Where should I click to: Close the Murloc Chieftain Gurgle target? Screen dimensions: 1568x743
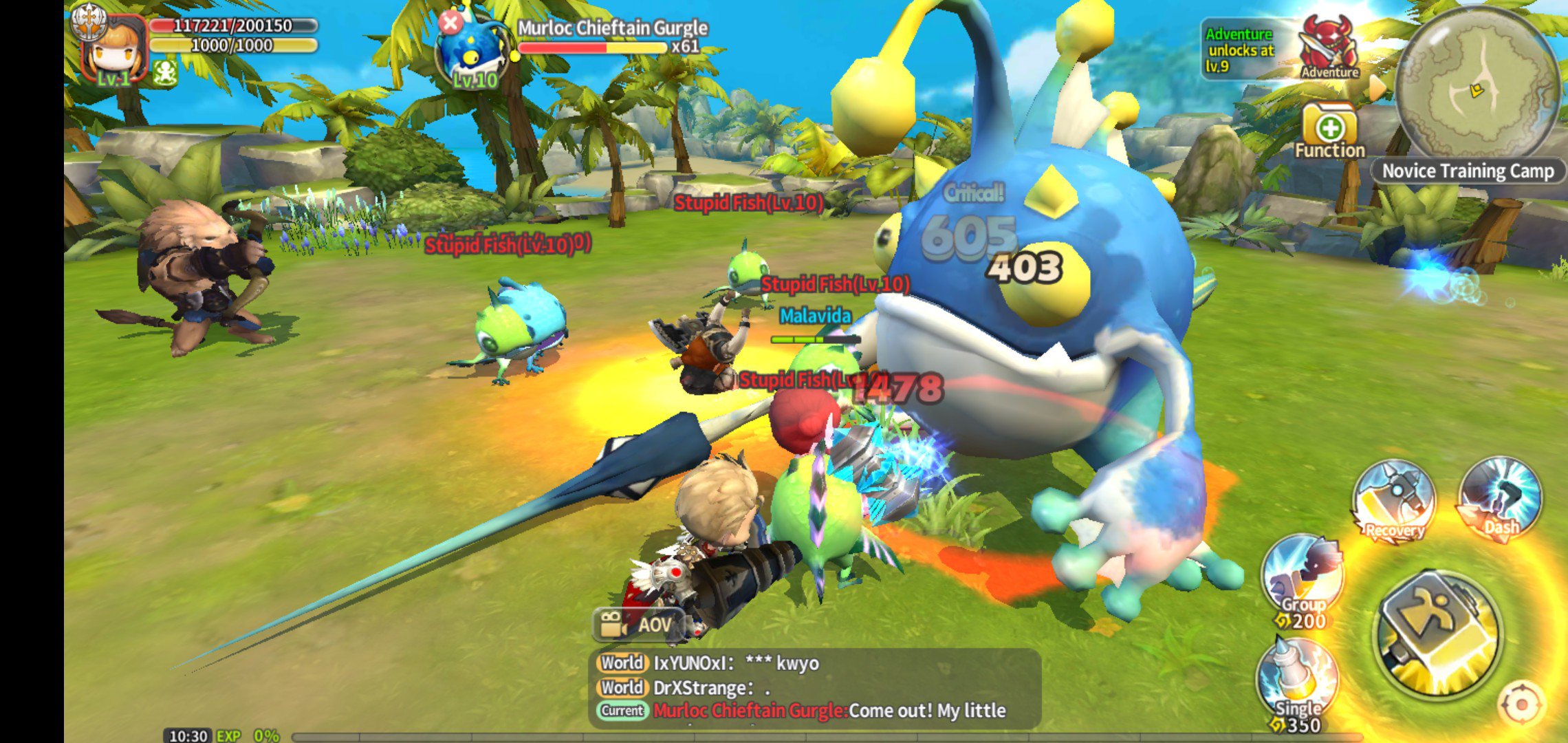pyautogui.click(x=450, y=23)
